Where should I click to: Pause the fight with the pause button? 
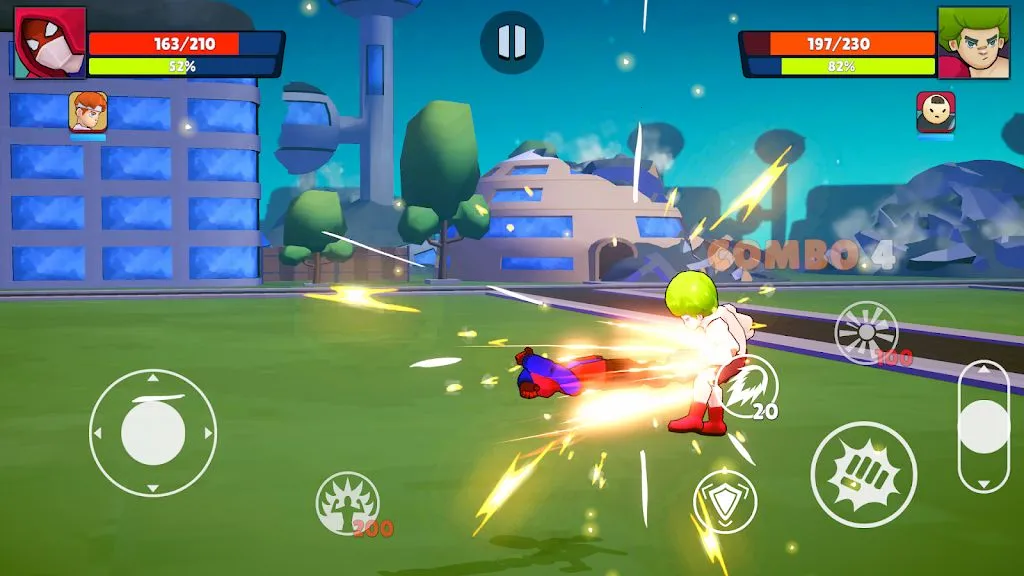[511, 42]
